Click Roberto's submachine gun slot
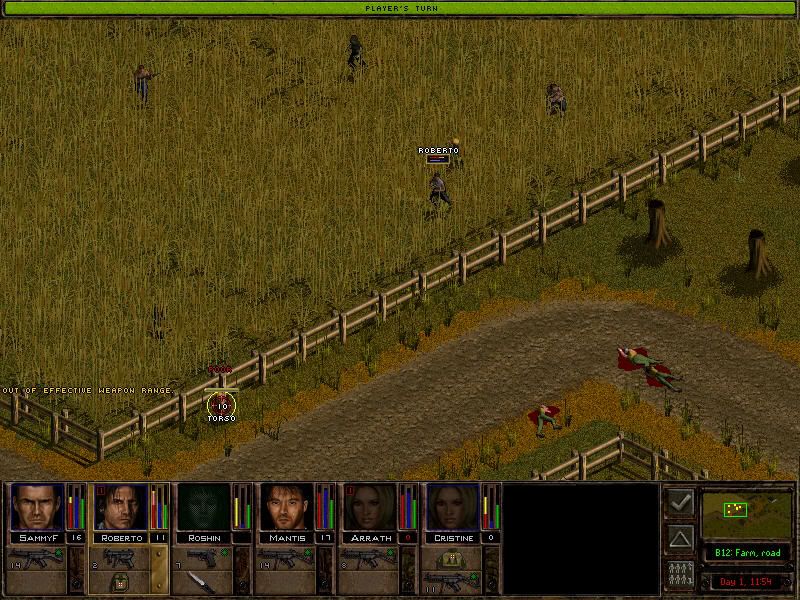Screen dimensions: 800x600 pyautogui.click(x=120, y=557)
